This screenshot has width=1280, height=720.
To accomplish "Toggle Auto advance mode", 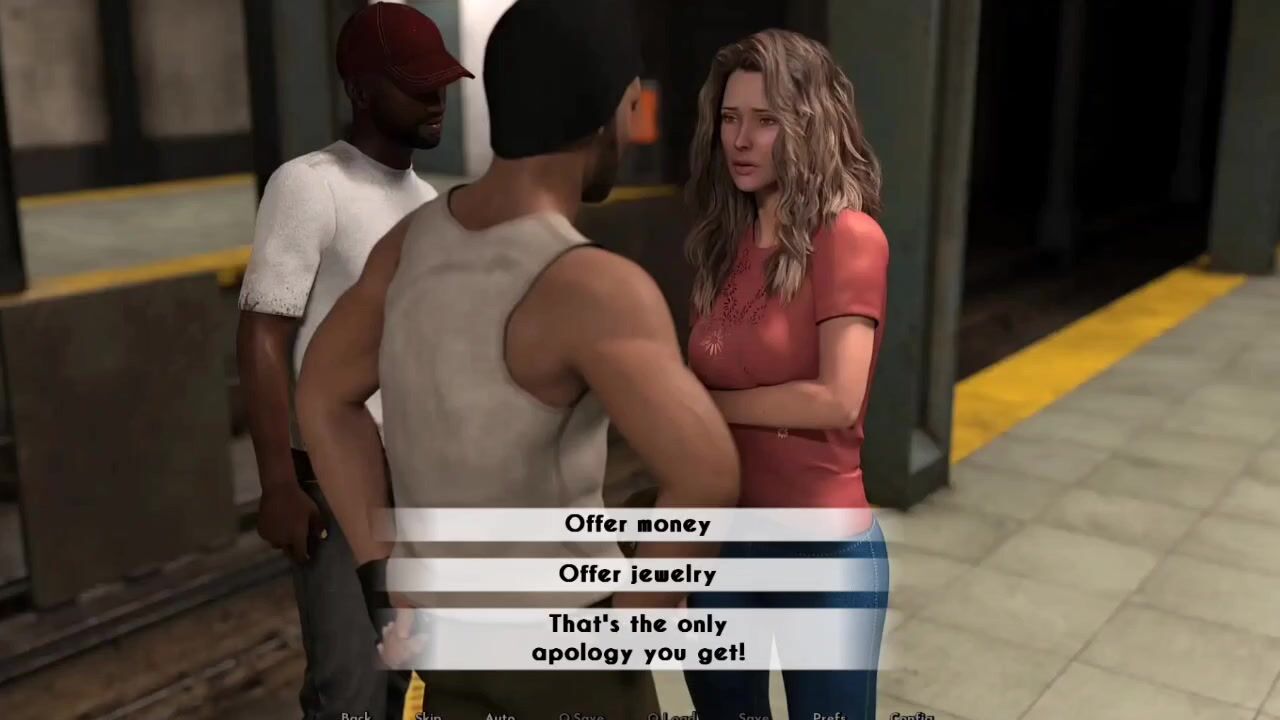I will point(500,716).
